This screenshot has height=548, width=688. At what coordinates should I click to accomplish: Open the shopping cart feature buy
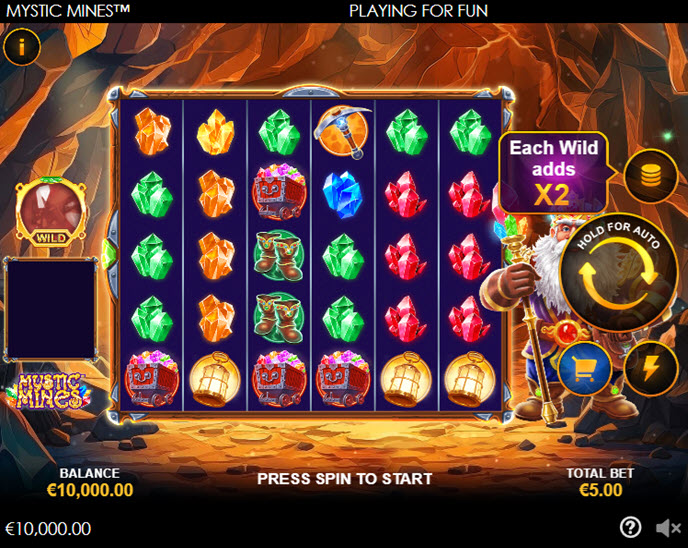(585, 368)
